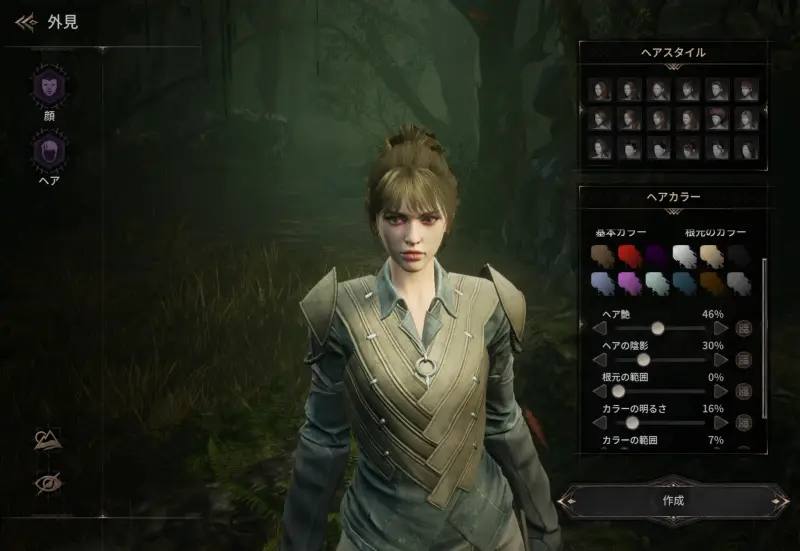Pick the dark purple hair color swatch
Image resolution: width=800 pixels, height=551 pixels.
[x=655, y=255]
